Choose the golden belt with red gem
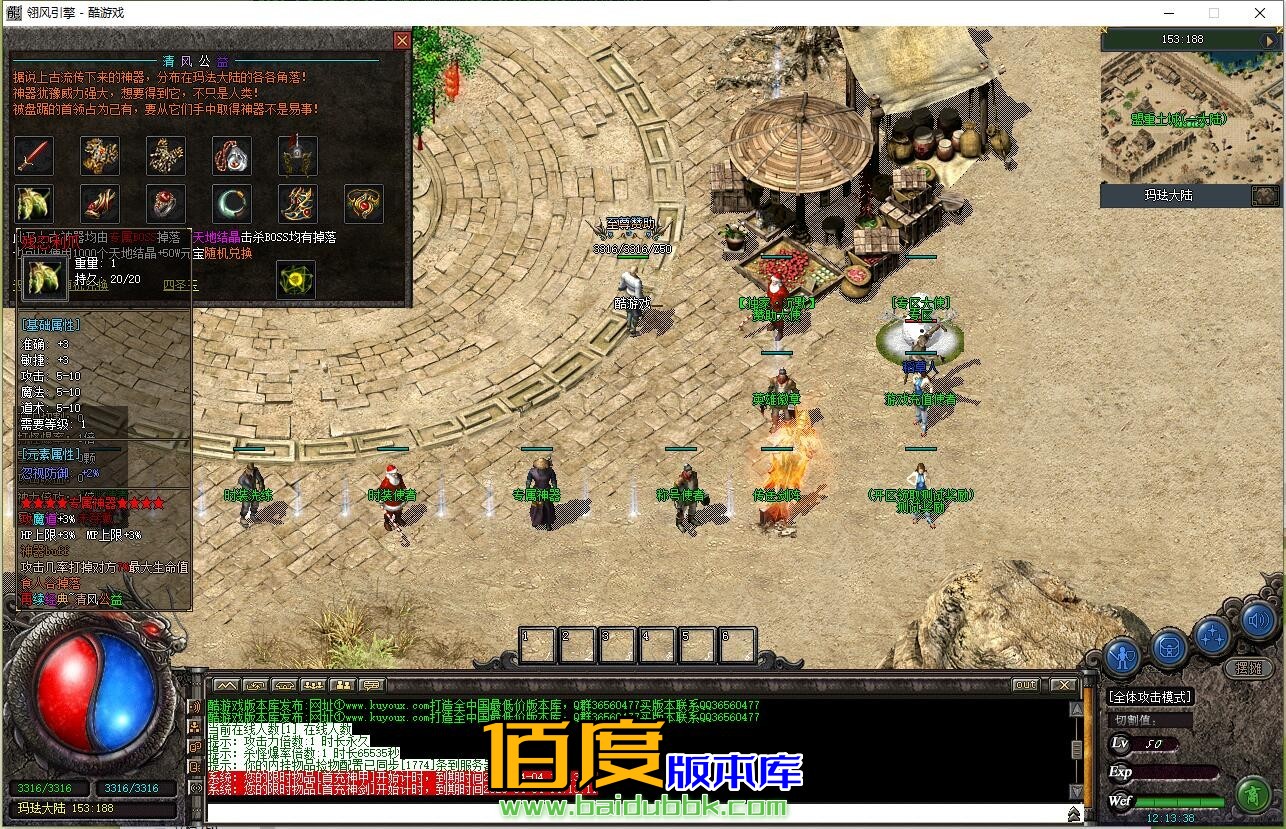The width and height of the screenshot is (1286, 829). [364, 204]
